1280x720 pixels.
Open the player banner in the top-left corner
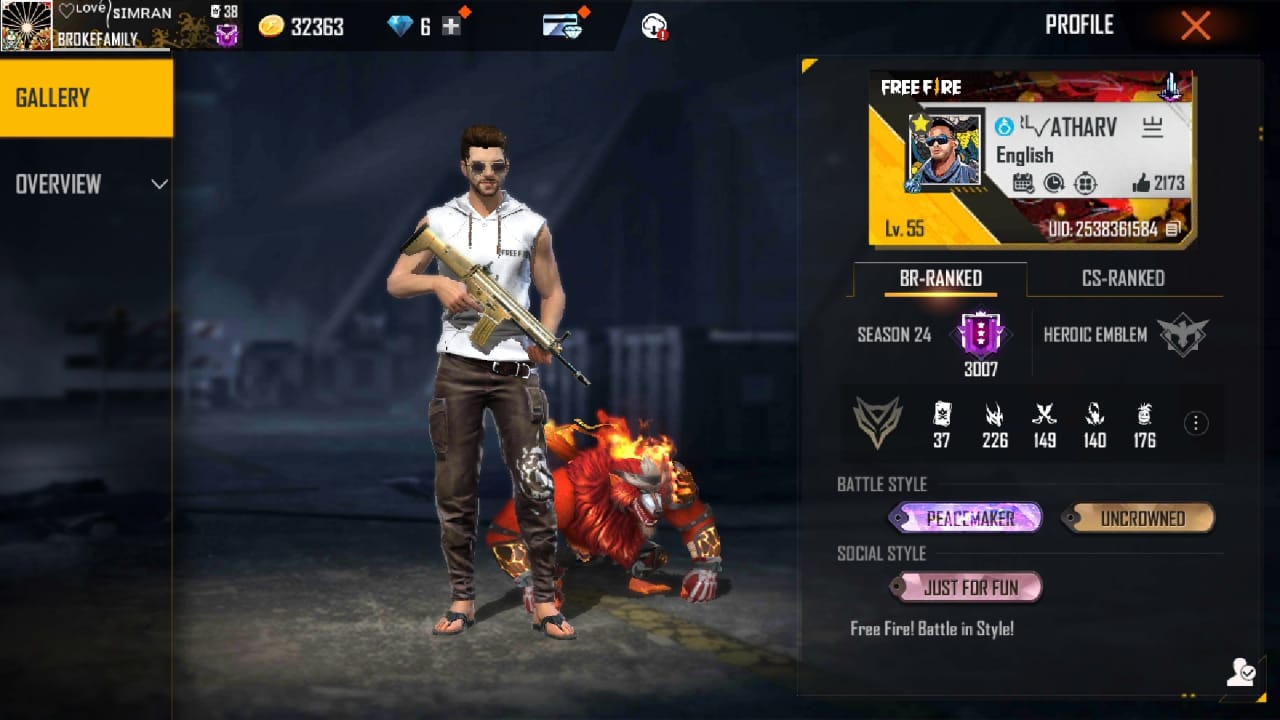click(120, 25)
